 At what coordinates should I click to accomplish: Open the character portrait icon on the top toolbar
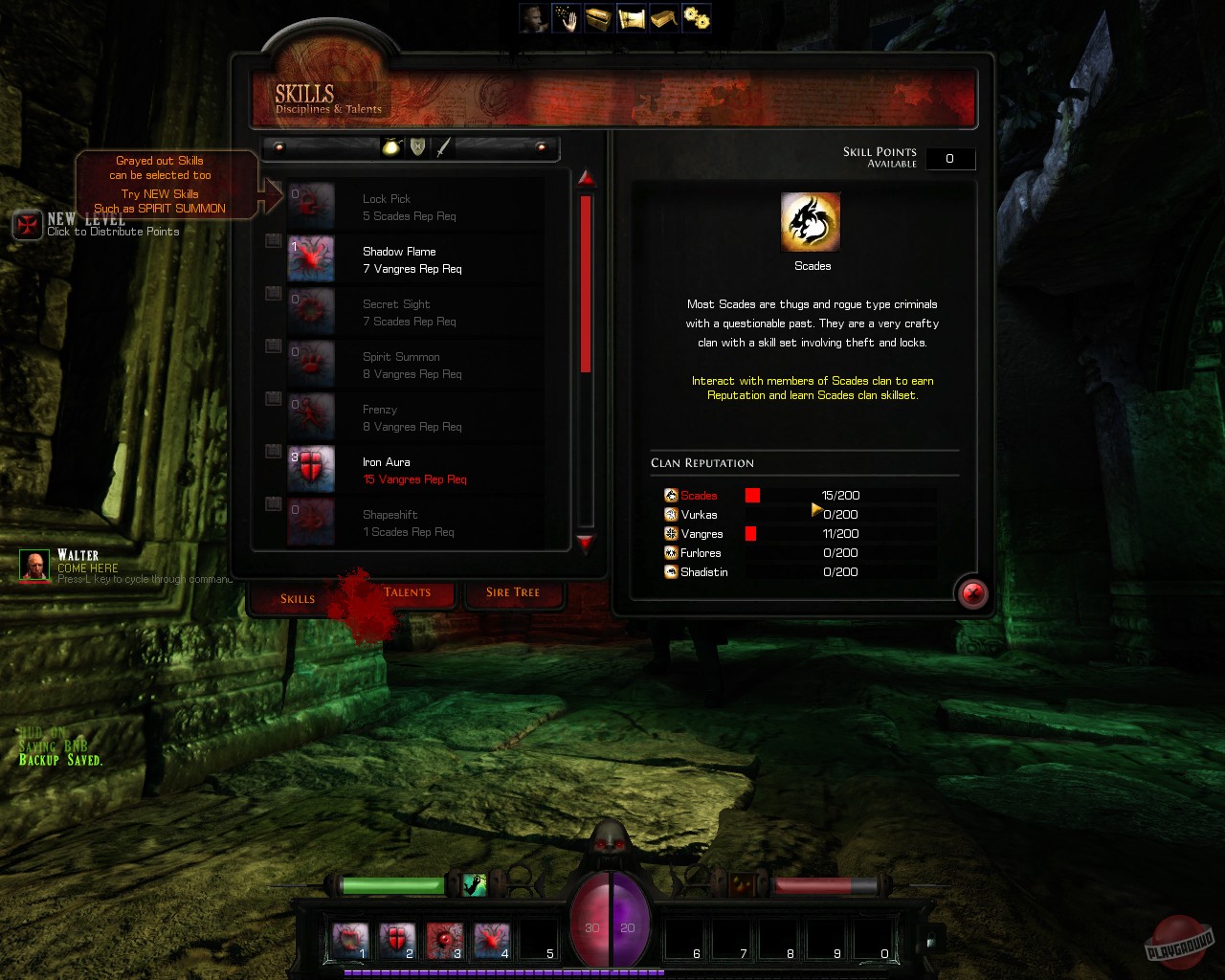(x=533, y=17)
